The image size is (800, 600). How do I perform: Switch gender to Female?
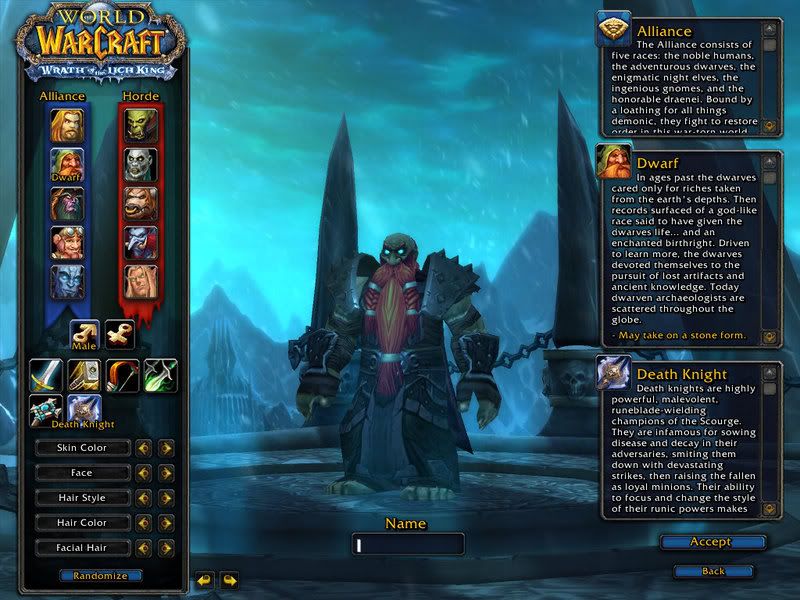click(121, 335)
